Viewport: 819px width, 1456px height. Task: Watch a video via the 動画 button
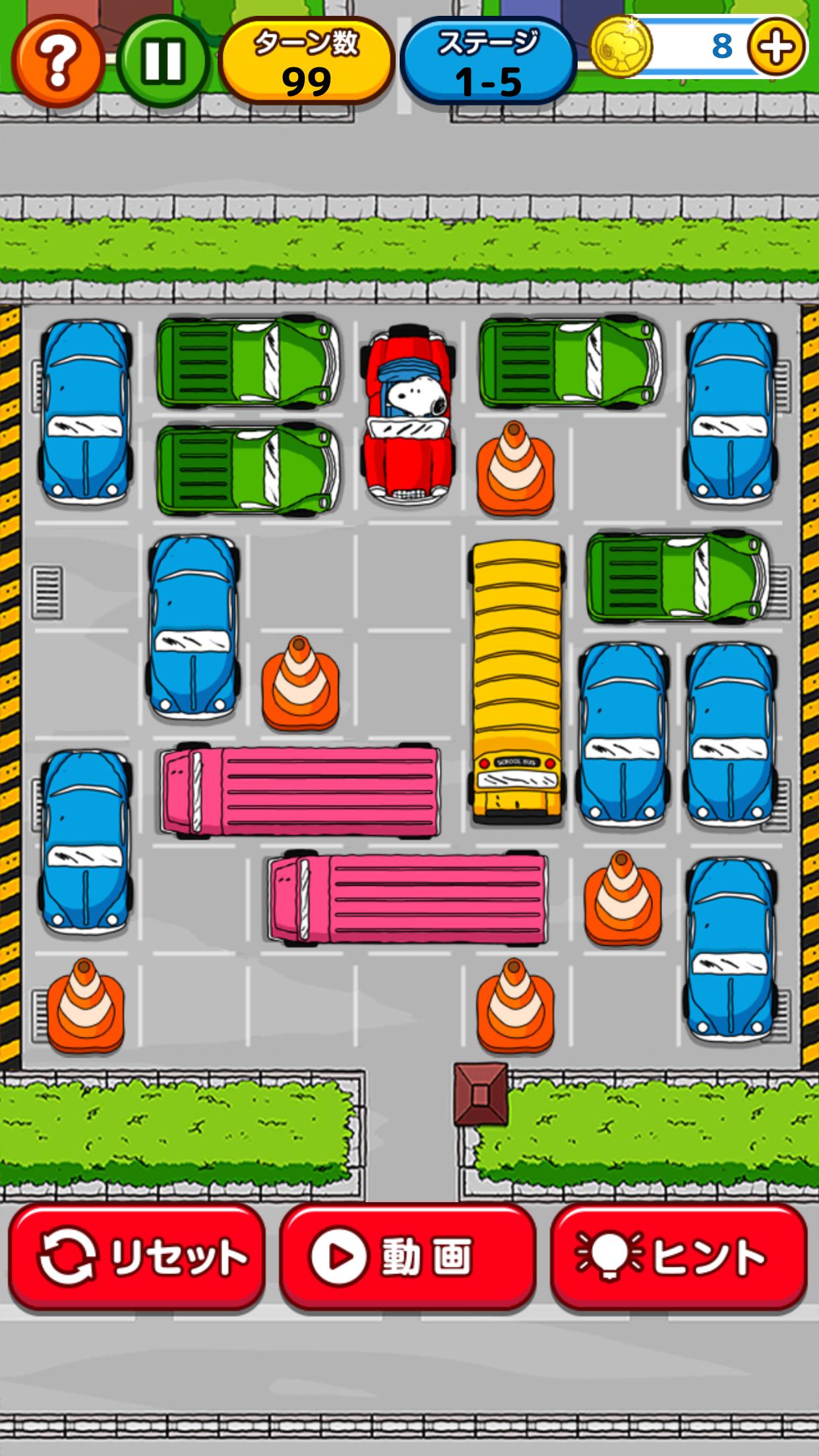coord(408,1258)
